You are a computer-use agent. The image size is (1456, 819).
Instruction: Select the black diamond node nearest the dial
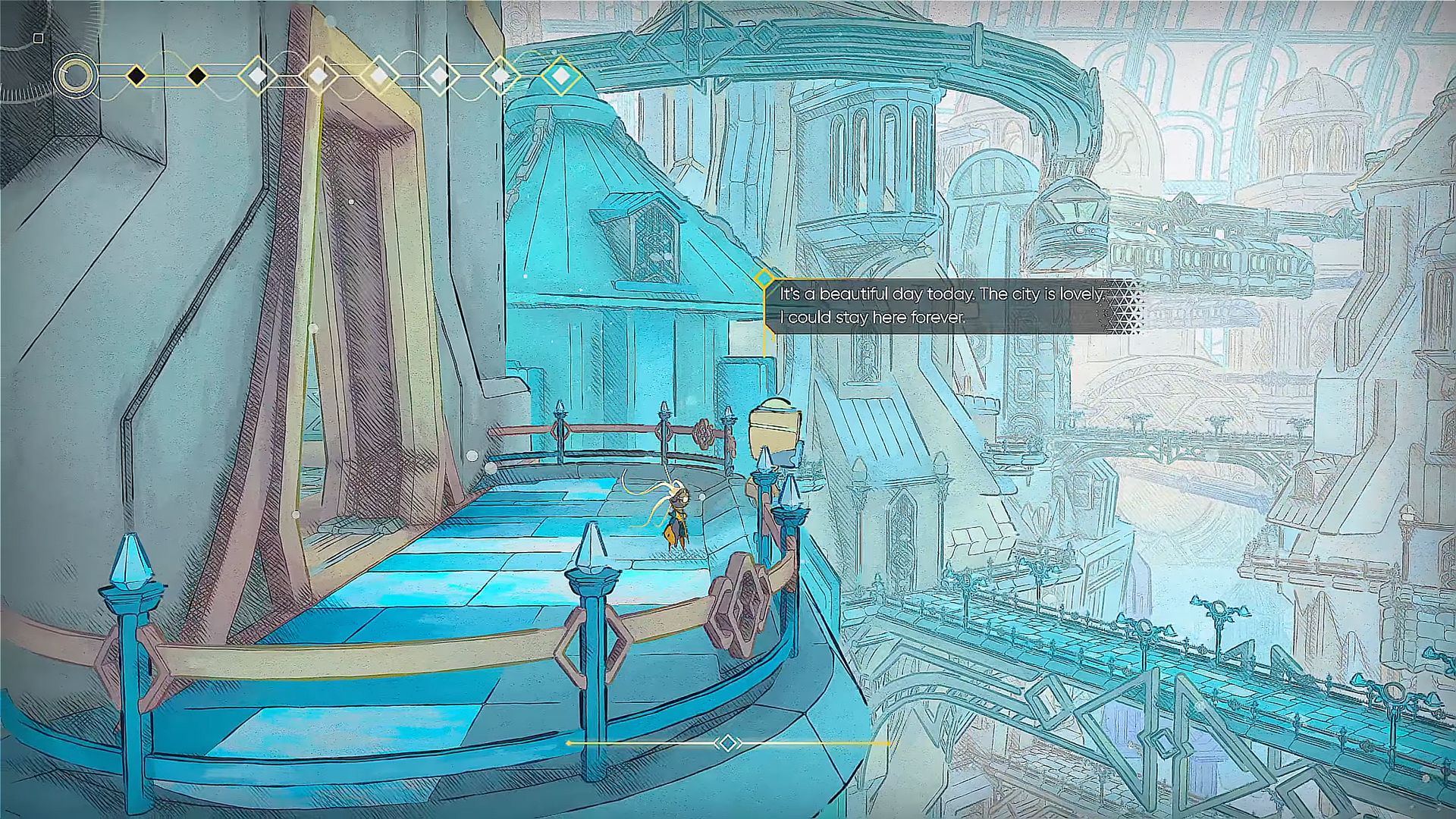point(136,76)
